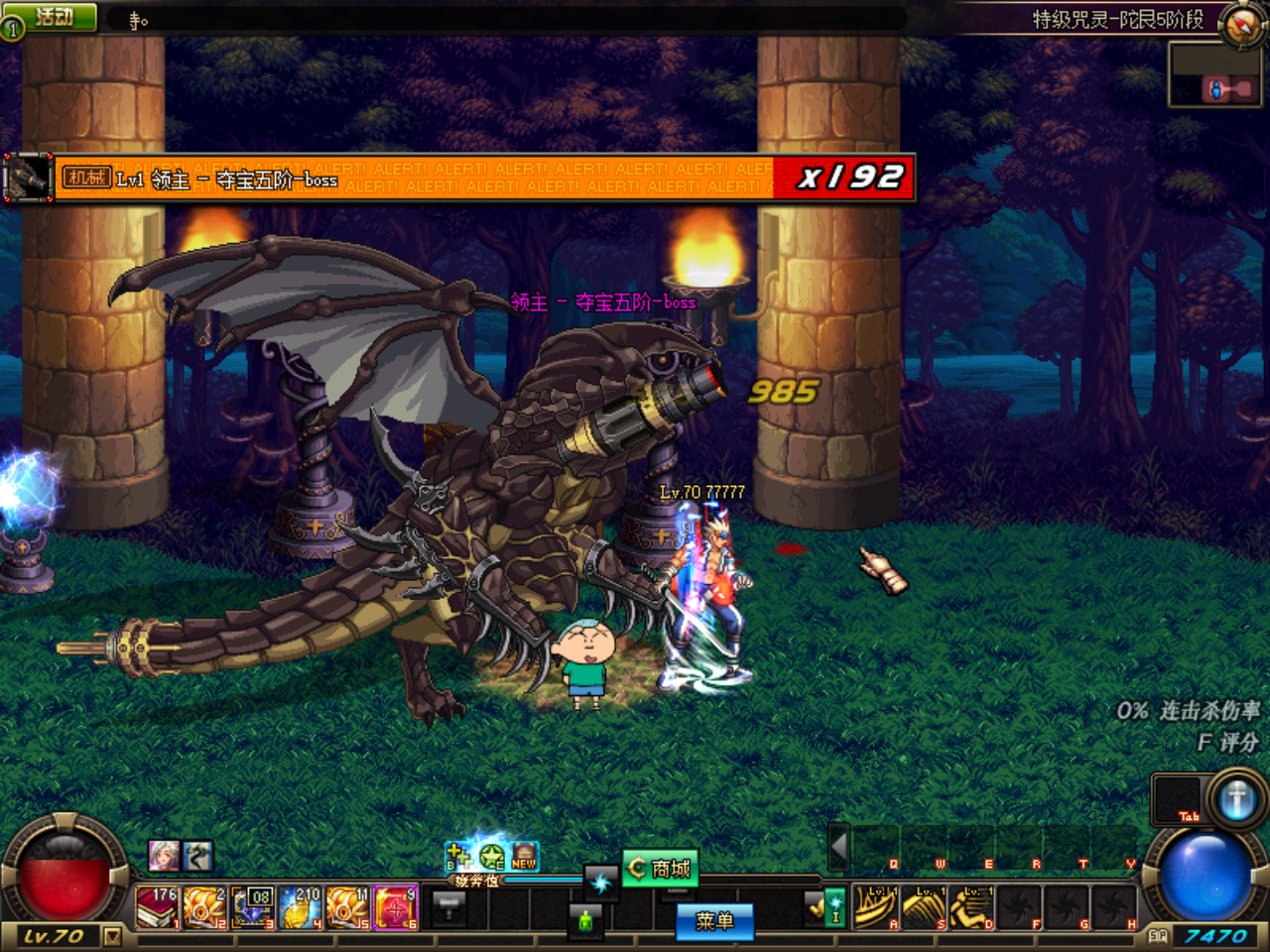Click the green potion consumable icon

click(x=586, y=921)
